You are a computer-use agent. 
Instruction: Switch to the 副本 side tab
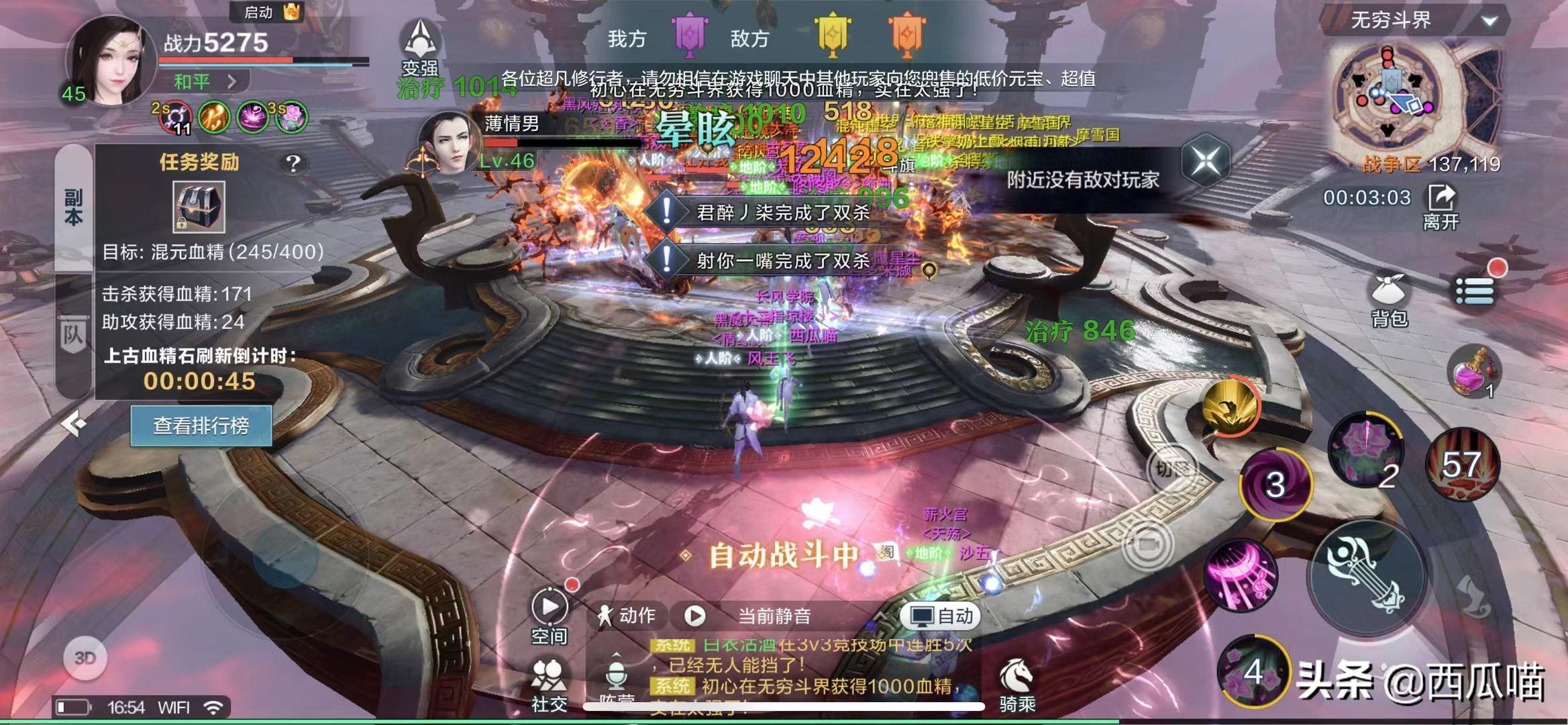click(73, 207)
